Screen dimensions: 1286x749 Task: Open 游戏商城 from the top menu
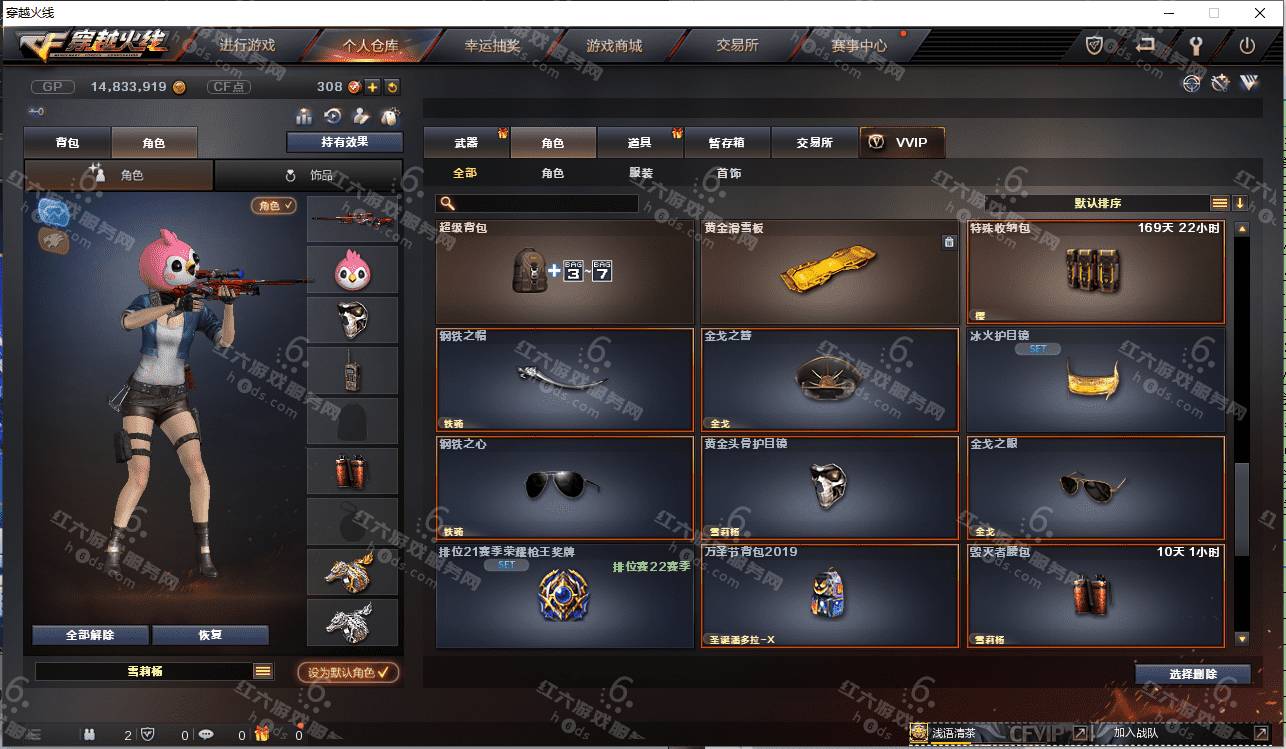click(x=613, y=45)
